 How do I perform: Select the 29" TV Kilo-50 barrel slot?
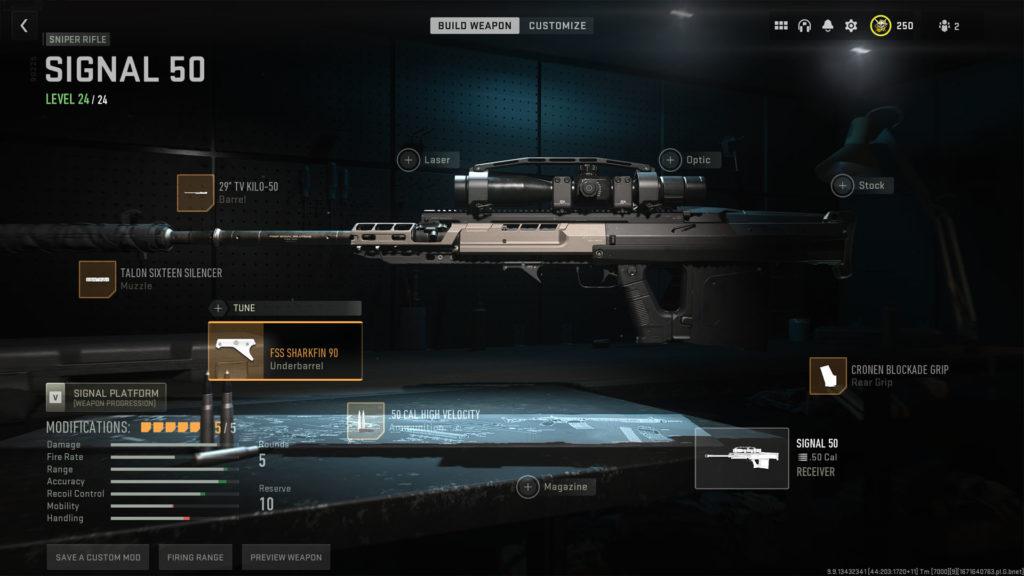pyautogui.click(x=195, y=192)
